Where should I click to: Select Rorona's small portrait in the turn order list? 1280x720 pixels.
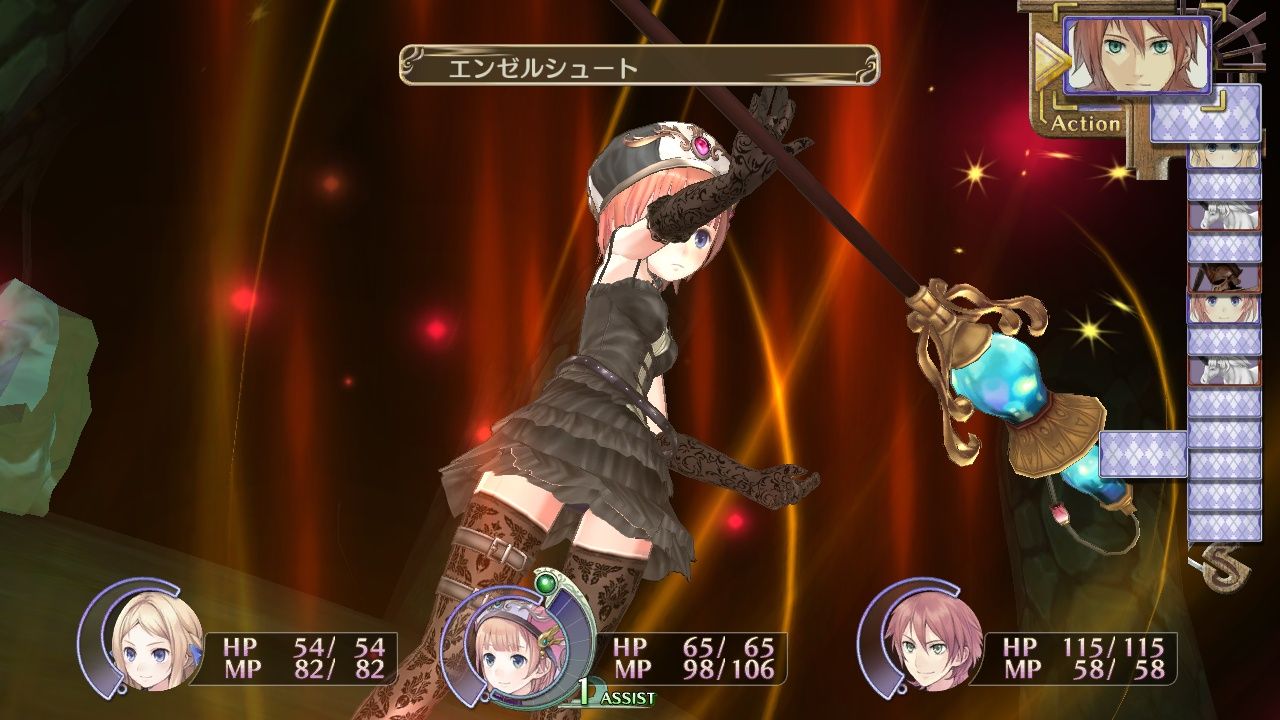1222,308
